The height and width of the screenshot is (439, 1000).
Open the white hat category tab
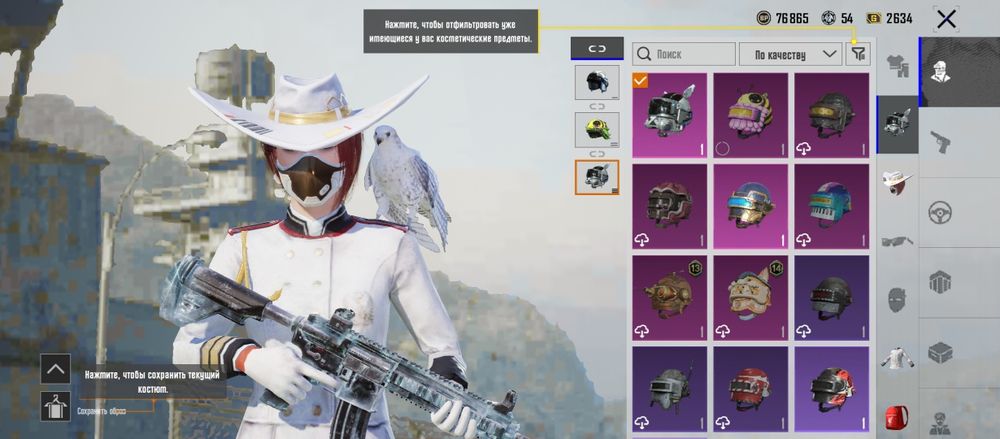pos(897,182)
